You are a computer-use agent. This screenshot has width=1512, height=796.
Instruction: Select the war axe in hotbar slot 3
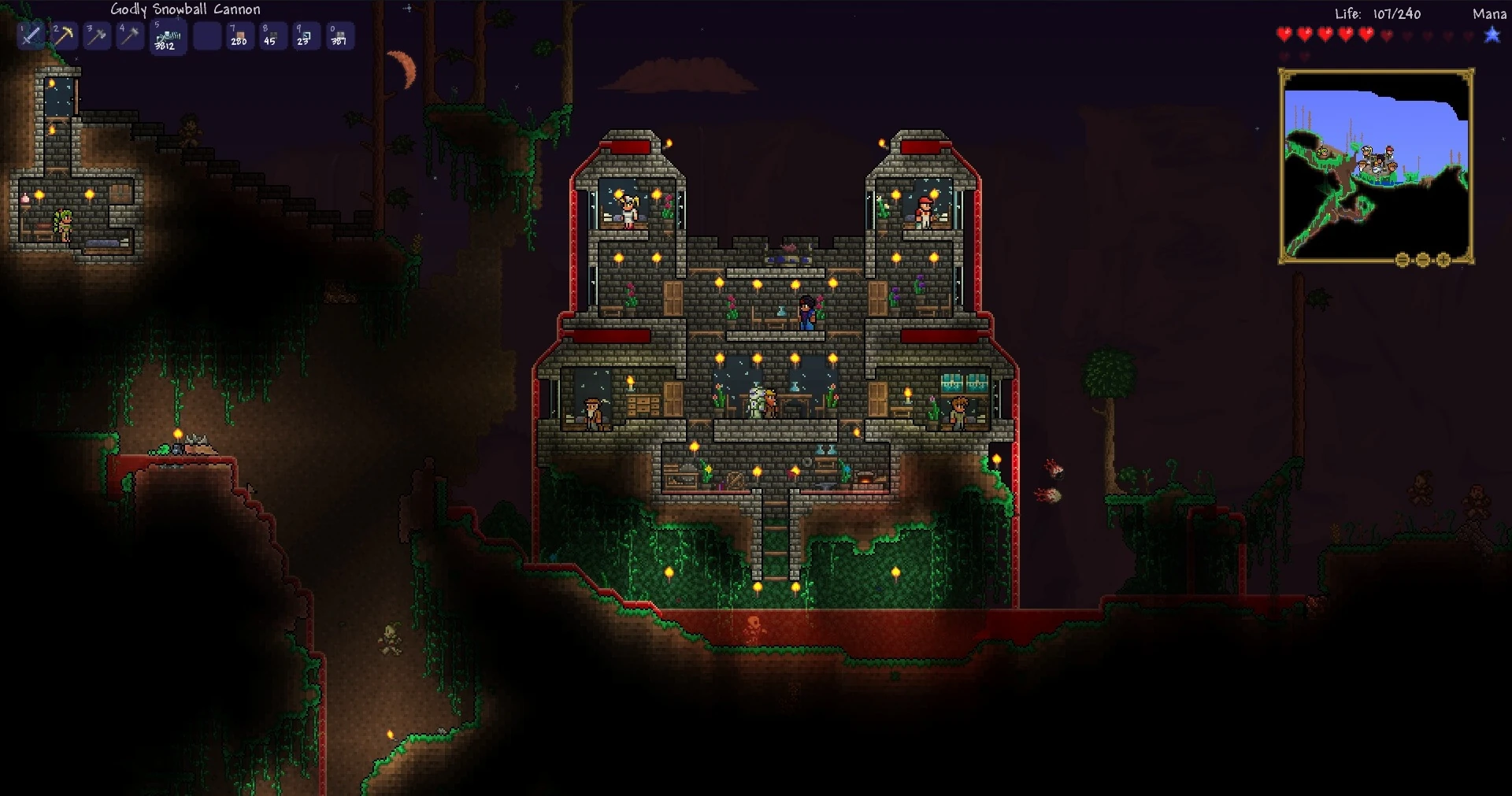point(97,35)
